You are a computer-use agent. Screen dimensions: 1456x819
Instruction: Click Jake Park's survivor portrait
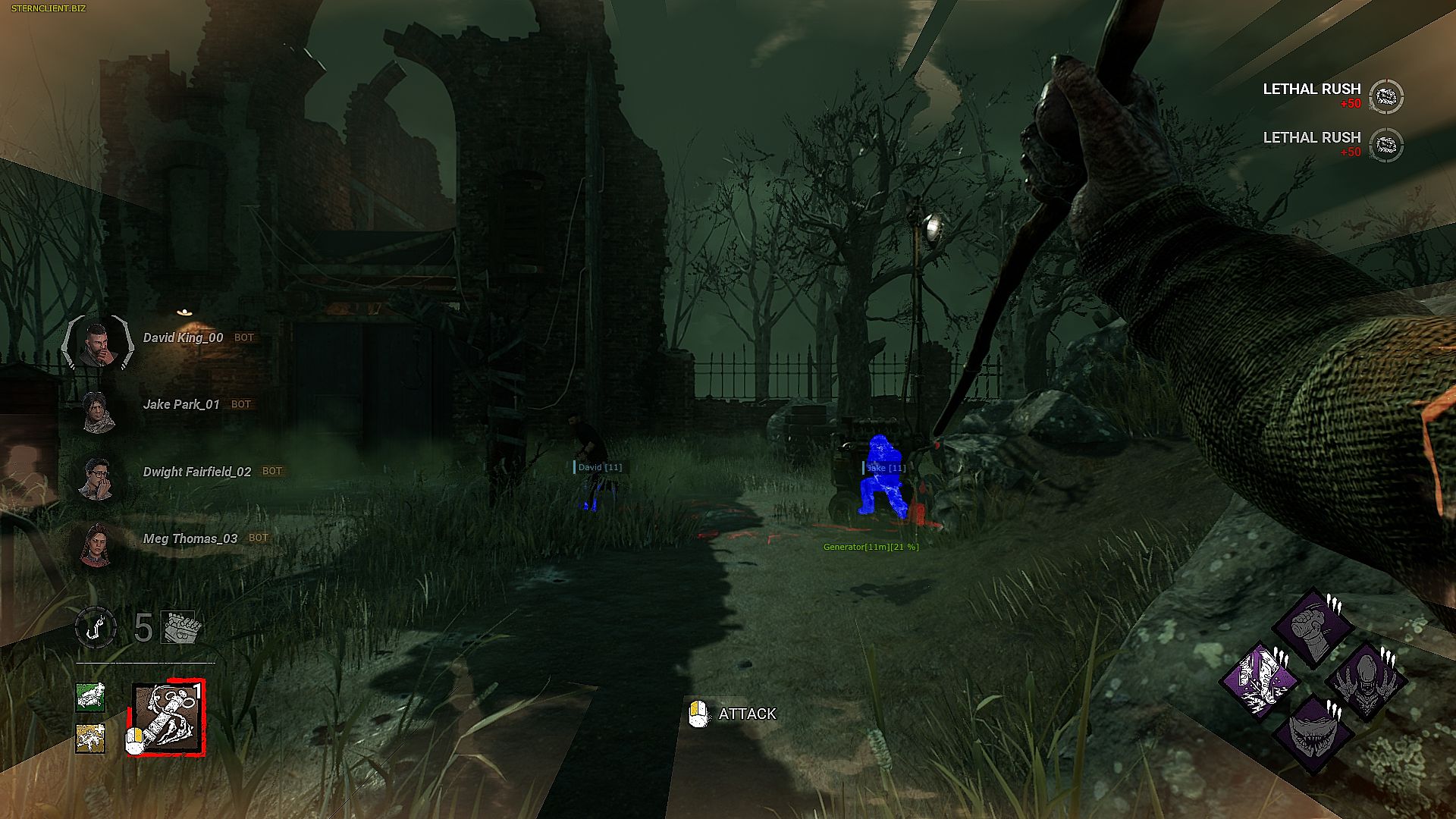coord(98,412)
